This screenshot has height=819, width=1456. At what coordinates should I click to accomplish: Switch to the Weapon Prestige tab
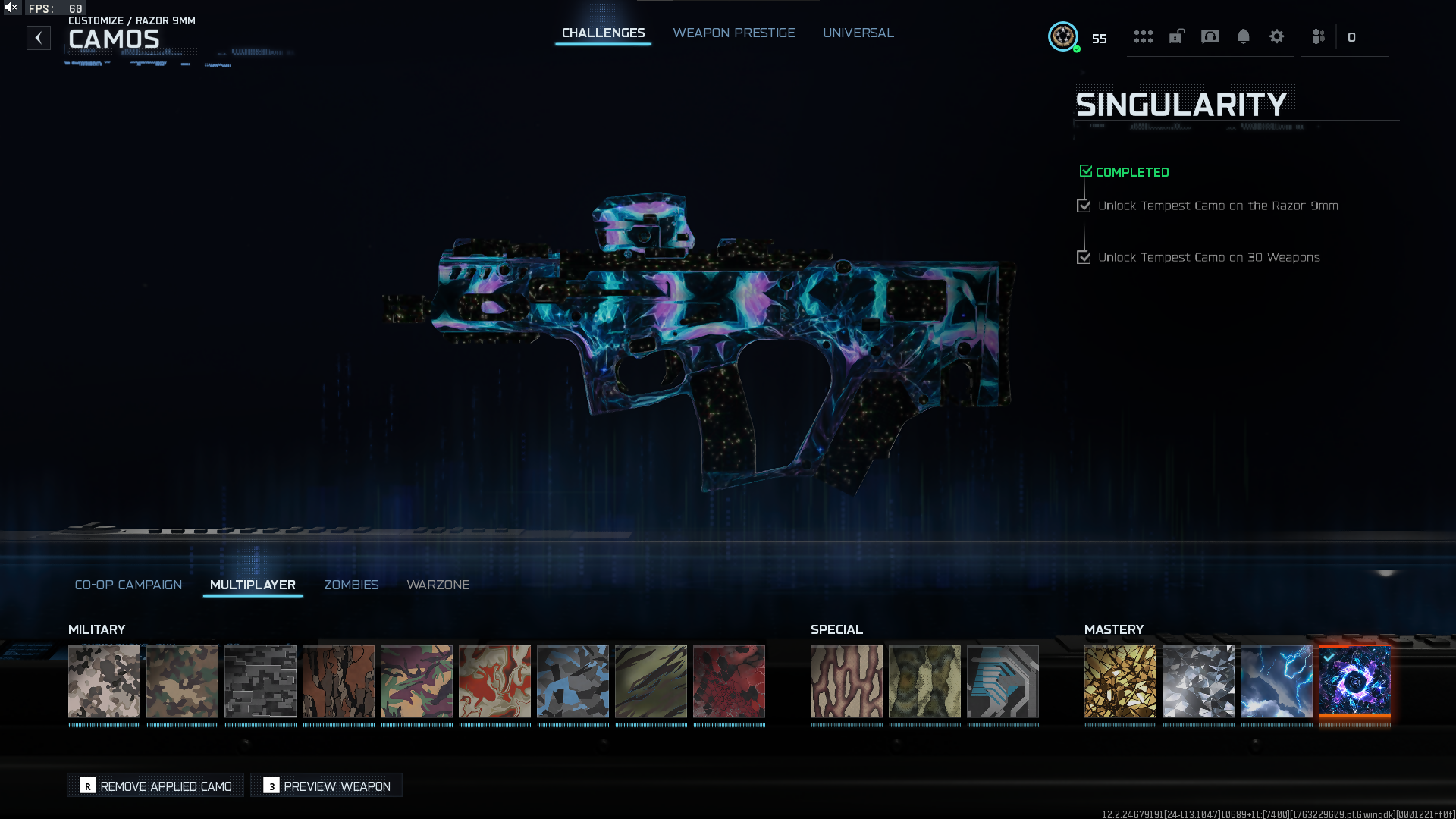coord(733,33)
